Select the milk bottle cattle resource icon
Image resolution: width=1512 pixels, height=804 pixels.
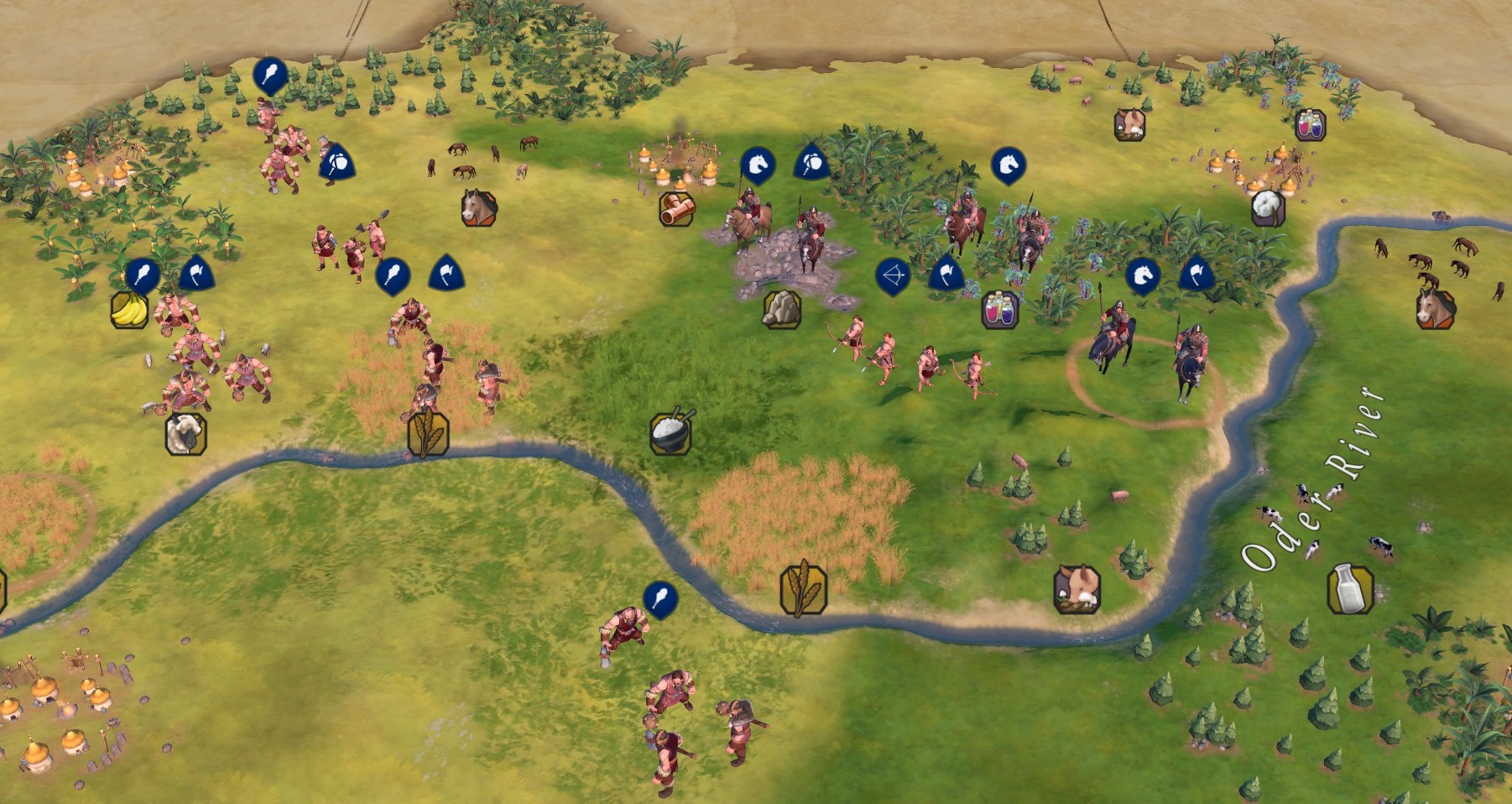pos(1350,587)
